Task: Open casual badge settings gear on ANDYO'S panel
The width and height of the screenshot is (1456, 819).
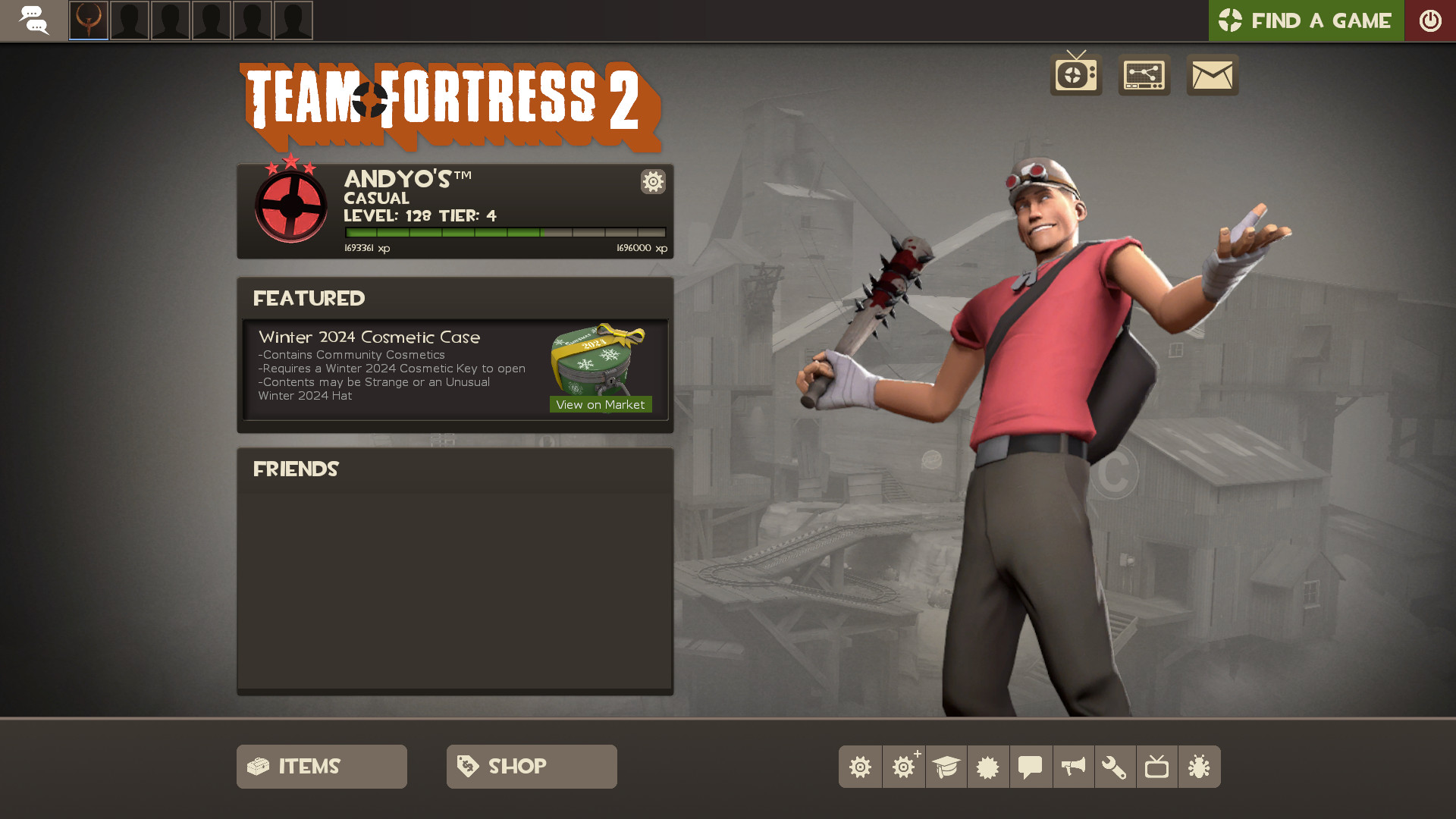Action: (x=653, y=182)
